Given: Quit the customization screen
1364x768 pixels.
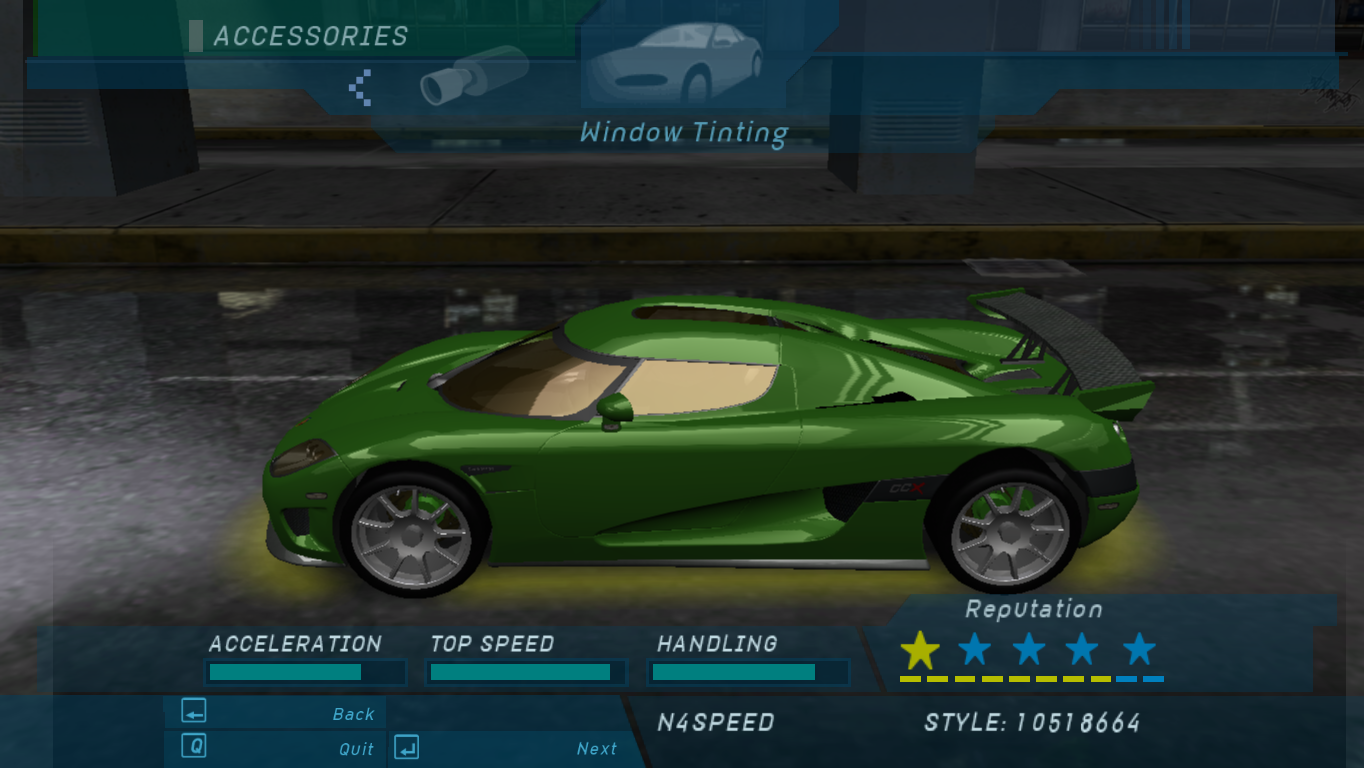Looking at the screenshot, I should coord(274,747).
